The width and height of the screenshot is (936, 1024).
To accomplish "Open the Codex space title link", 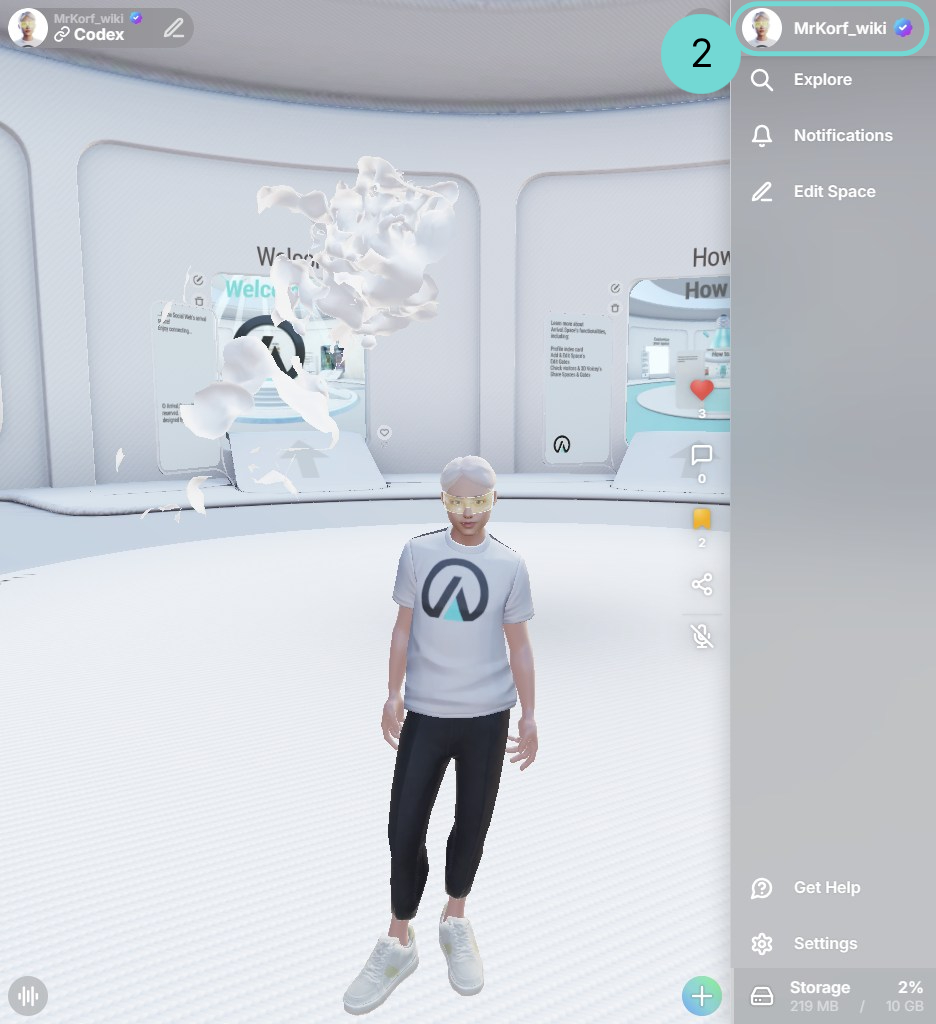I will [98, 35].
